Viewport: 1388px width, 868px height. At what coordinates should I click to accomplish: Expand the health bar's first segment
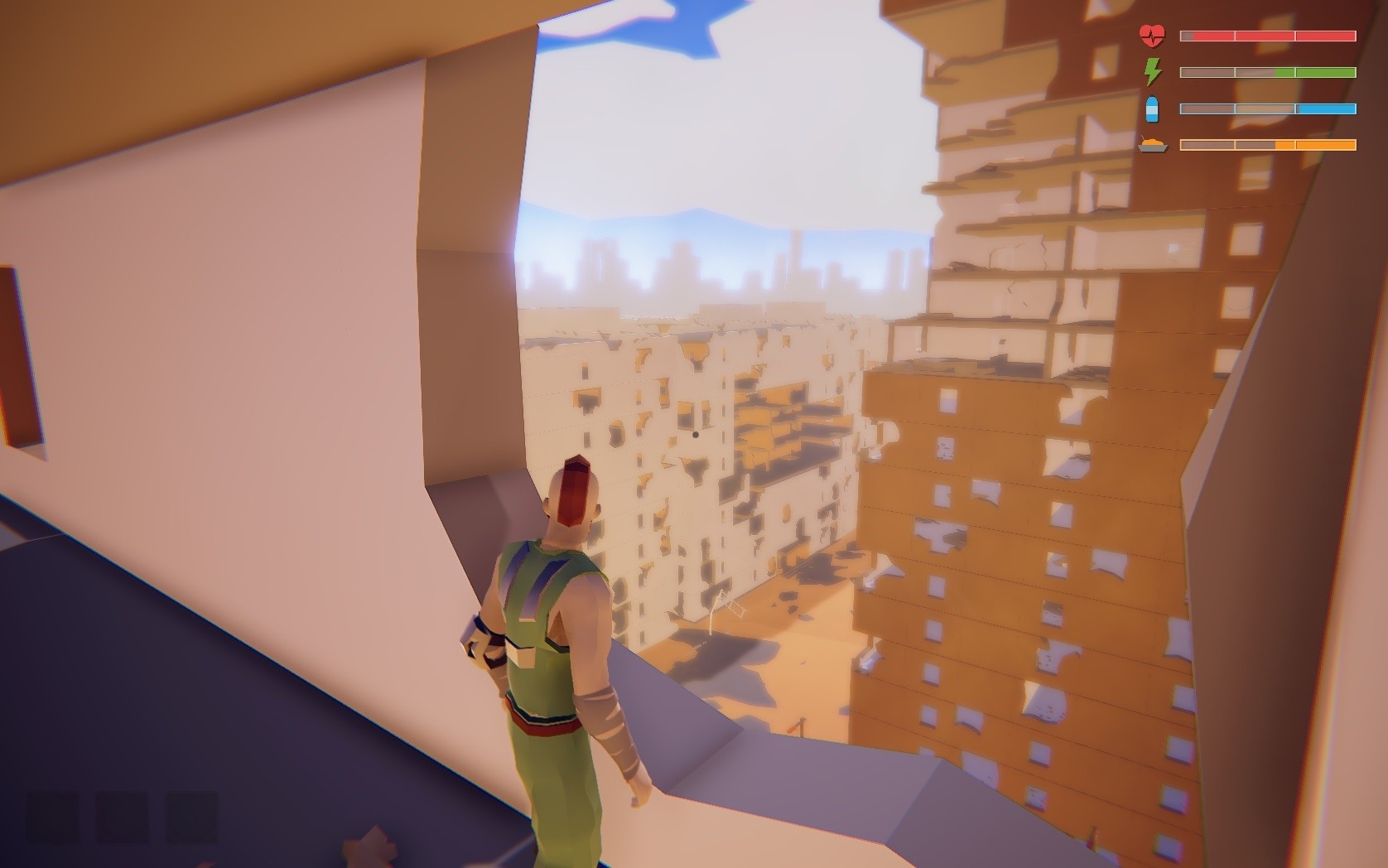click(x=1207, y=36)
